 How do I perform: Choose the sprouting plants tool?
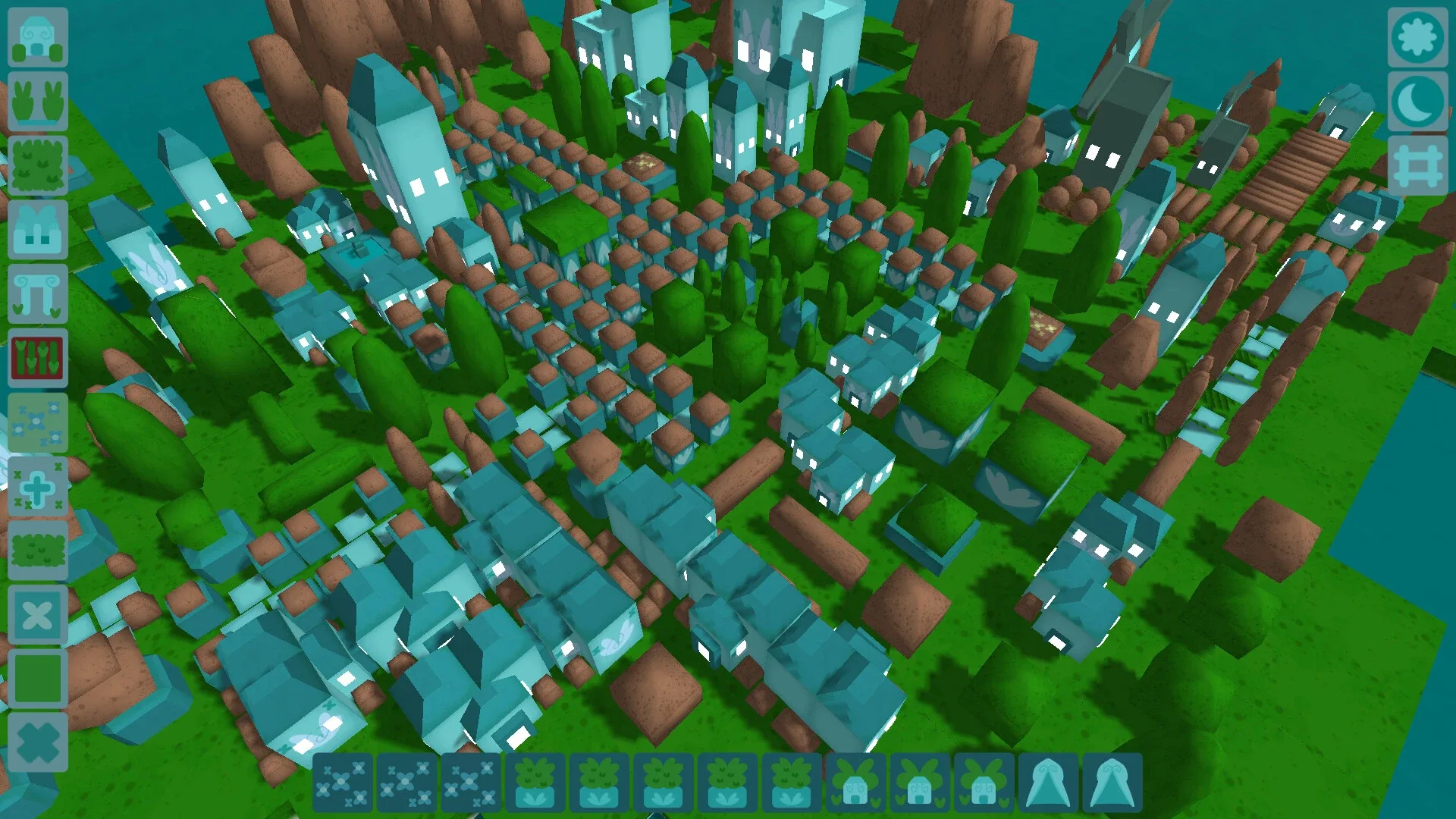(x=36, y=102)
